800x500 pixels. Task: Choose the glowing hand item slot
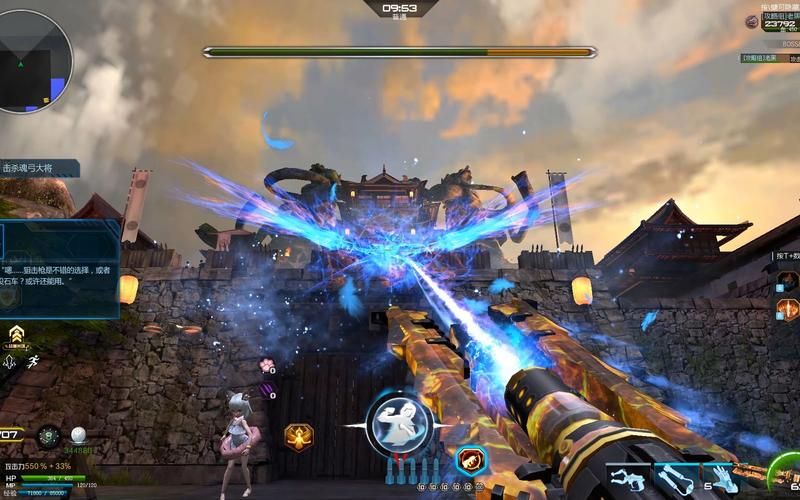pos(723,479)
